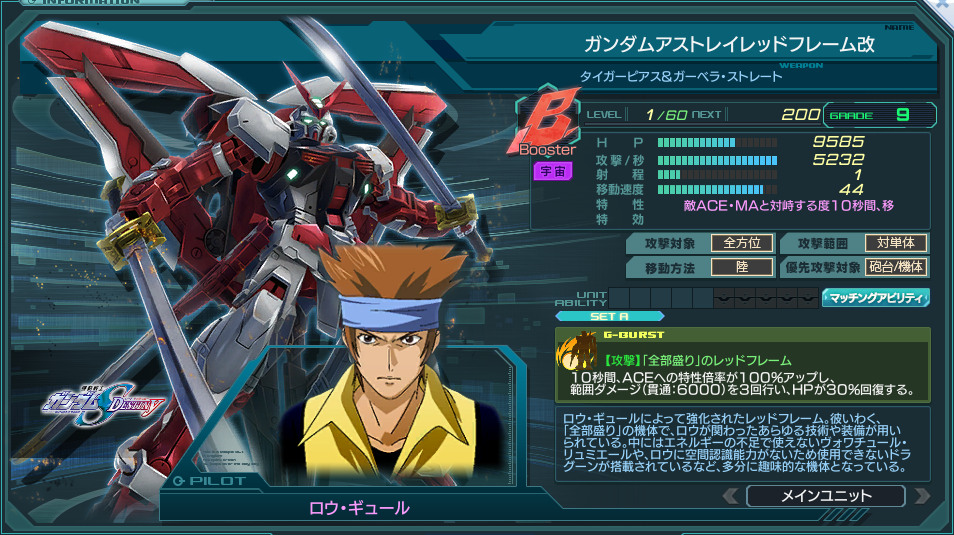Select the SET A ability tab
This screenshot has height=535, width=954.
(609, 317)
